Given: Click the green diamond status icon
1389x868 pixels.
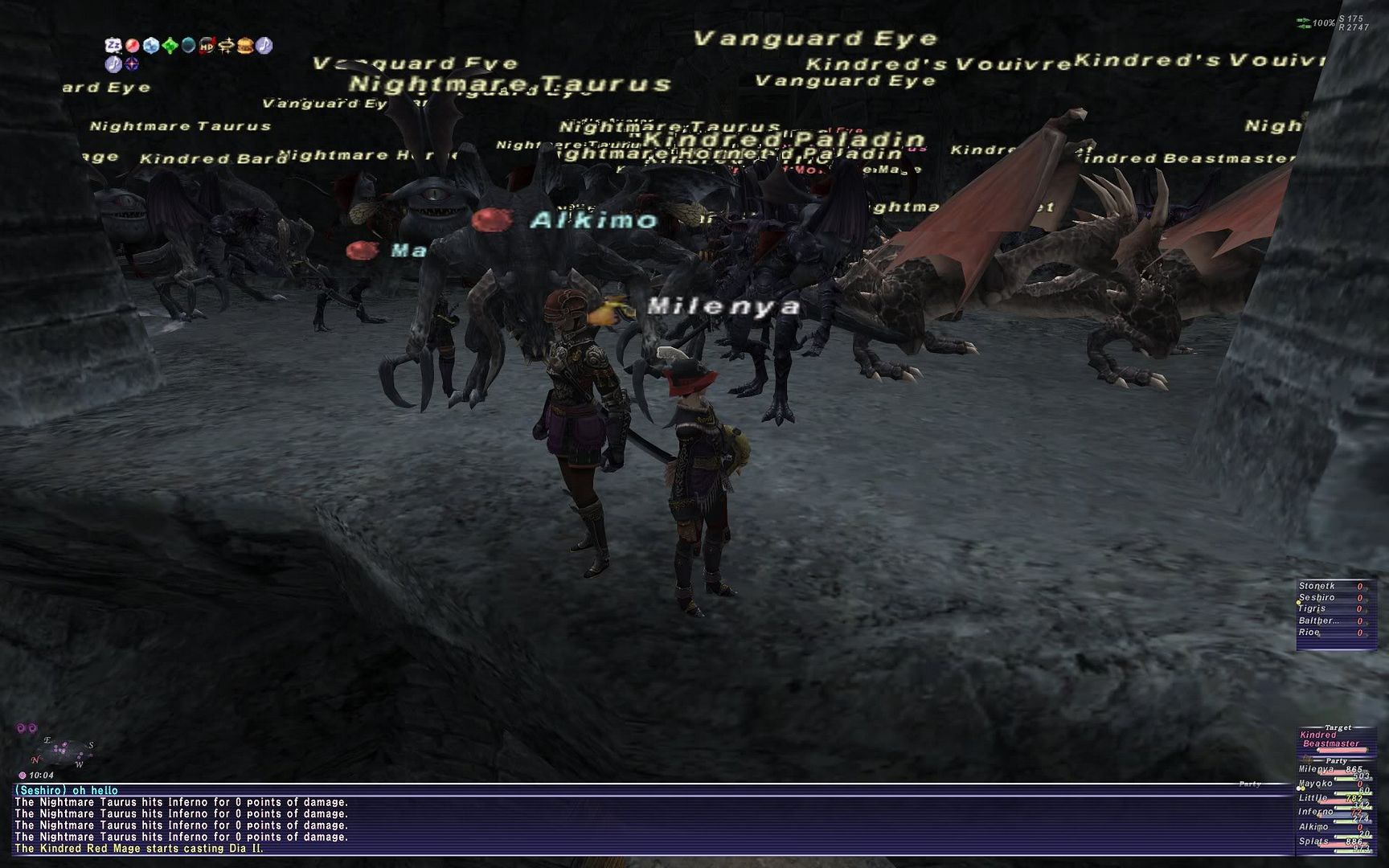Looking at the screenshot, I should pyautogui.click(x=170, y=46).
